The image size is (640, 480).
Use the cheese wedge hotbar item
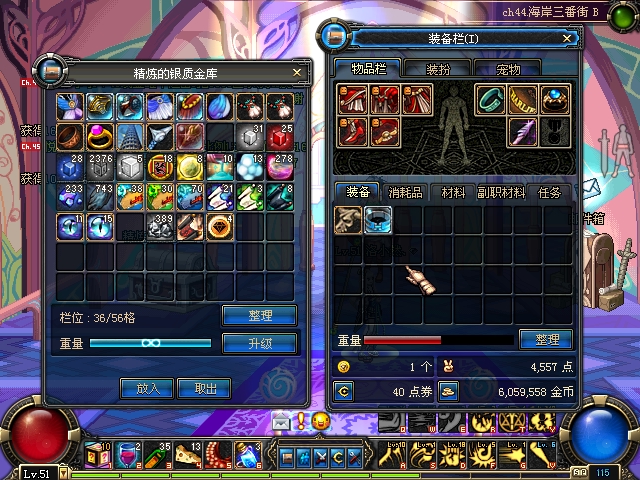(x=187, y=455)
